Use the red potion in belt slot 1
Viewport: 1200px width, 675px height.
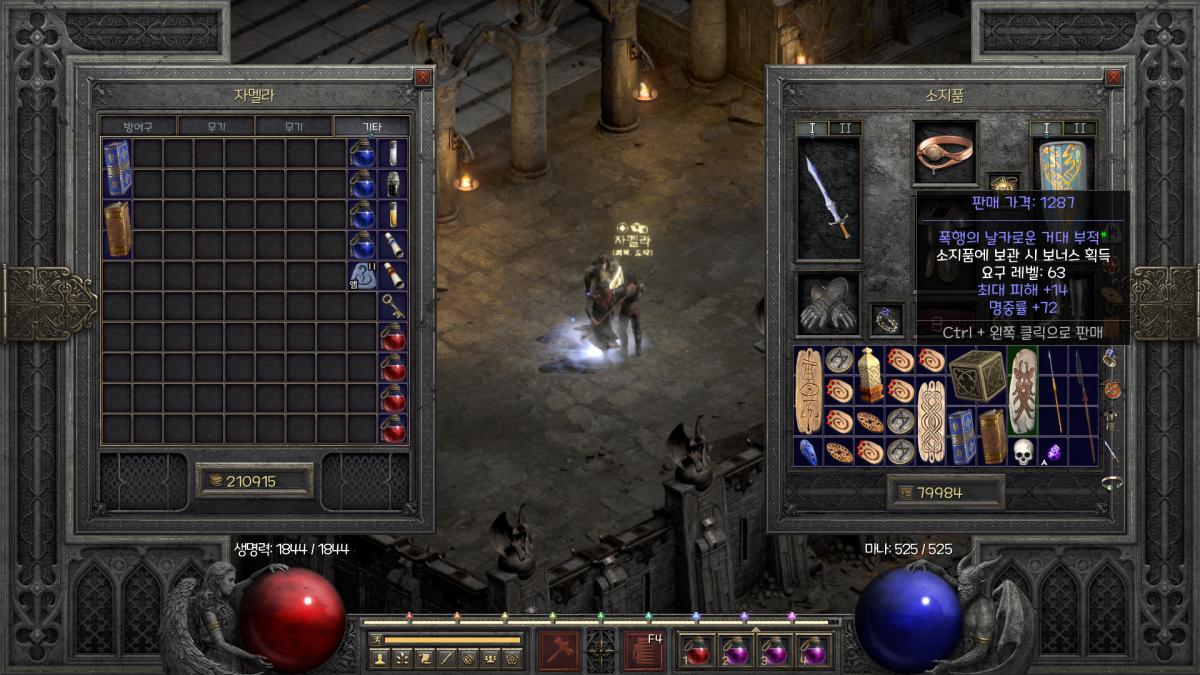click(697, 652)
